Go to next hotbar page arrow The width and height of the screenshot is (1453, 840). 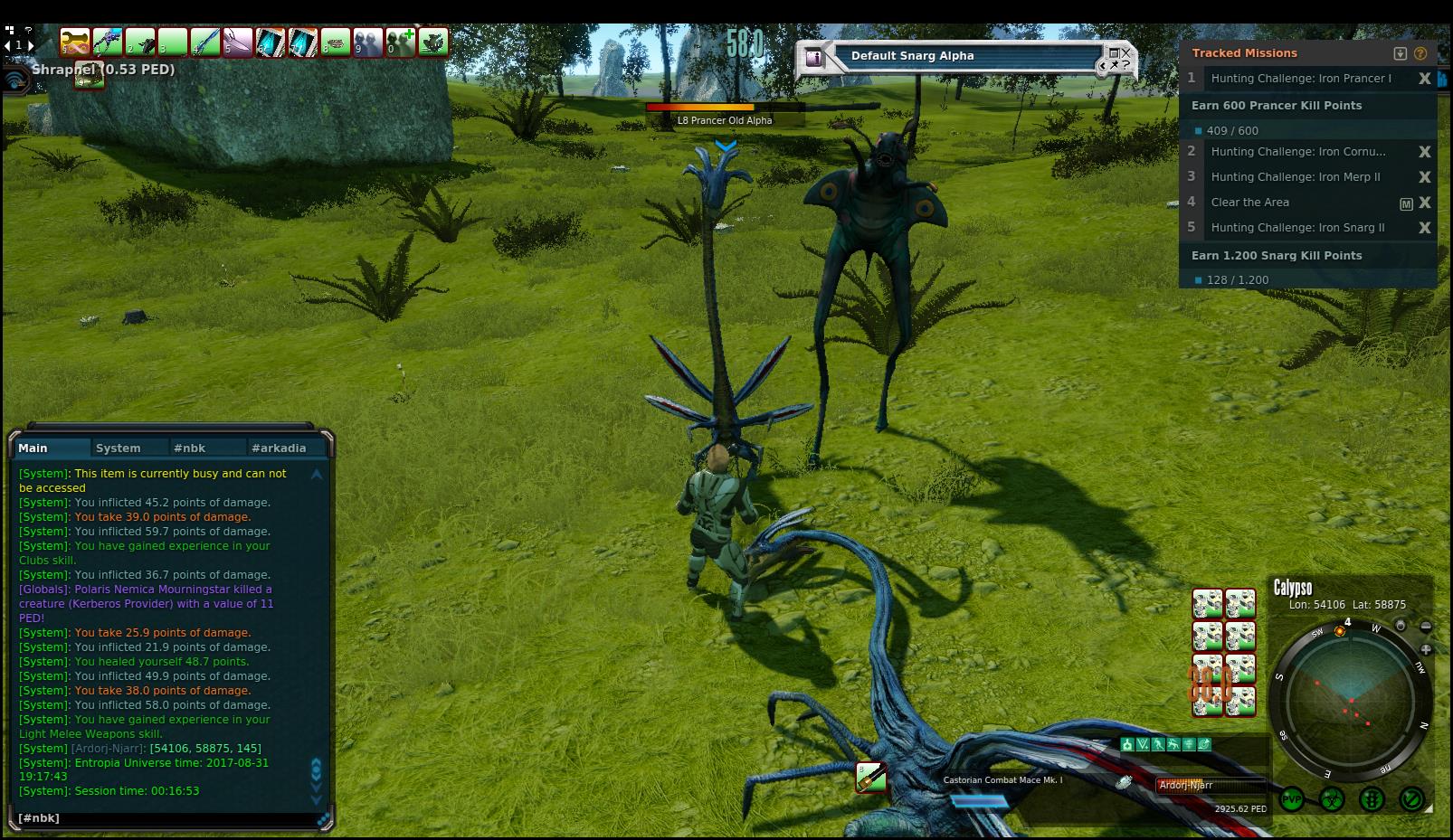[x=31, y=44]
